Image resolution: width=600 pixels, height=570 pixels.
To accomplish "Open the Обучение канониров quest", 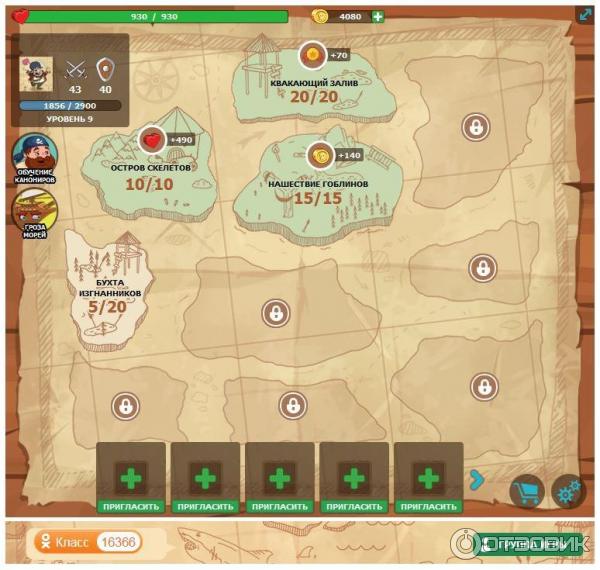I will click(35, 155).
